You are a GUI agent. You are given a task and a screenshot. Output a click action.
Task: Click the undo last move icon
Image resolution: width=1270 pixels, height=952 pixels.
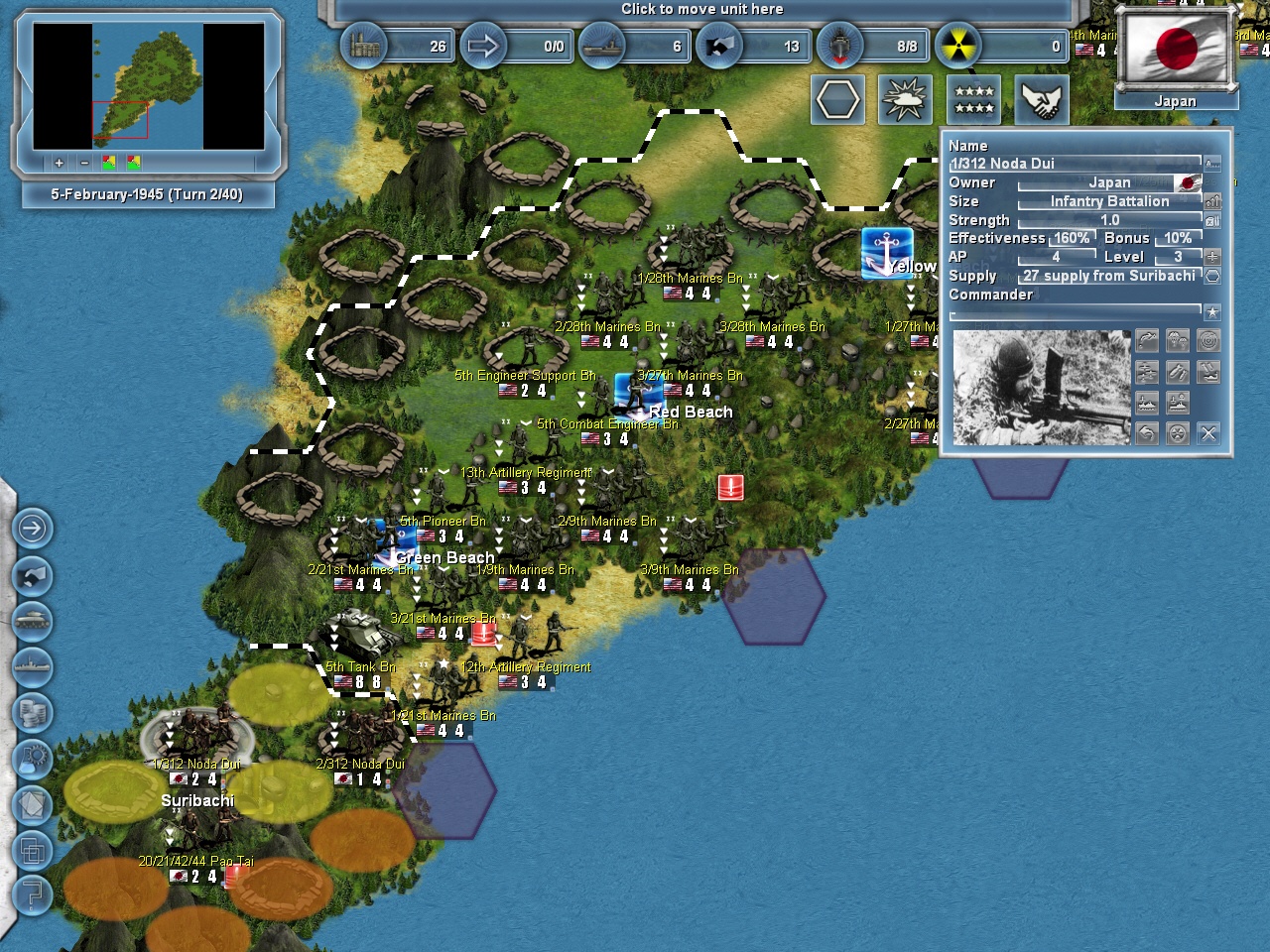point(1146,432)
